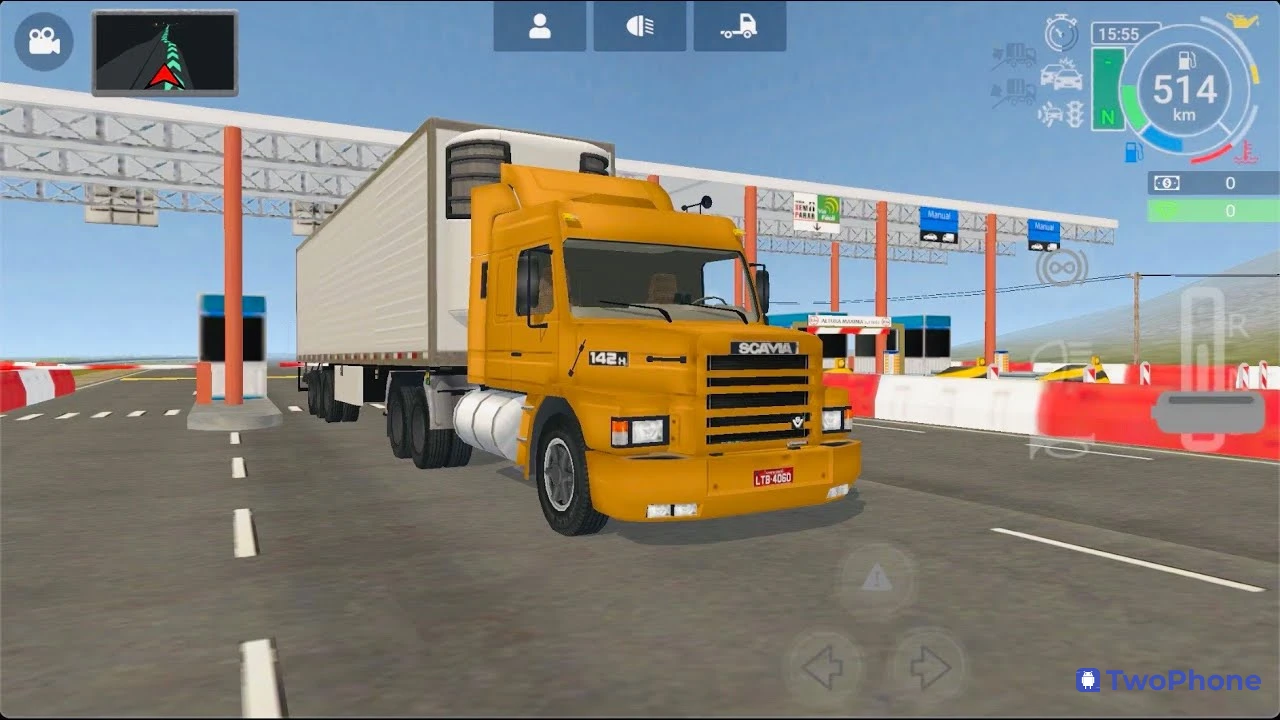
Task: Open the fuel range gauge showing 514 km
Action: [1185, 91]
